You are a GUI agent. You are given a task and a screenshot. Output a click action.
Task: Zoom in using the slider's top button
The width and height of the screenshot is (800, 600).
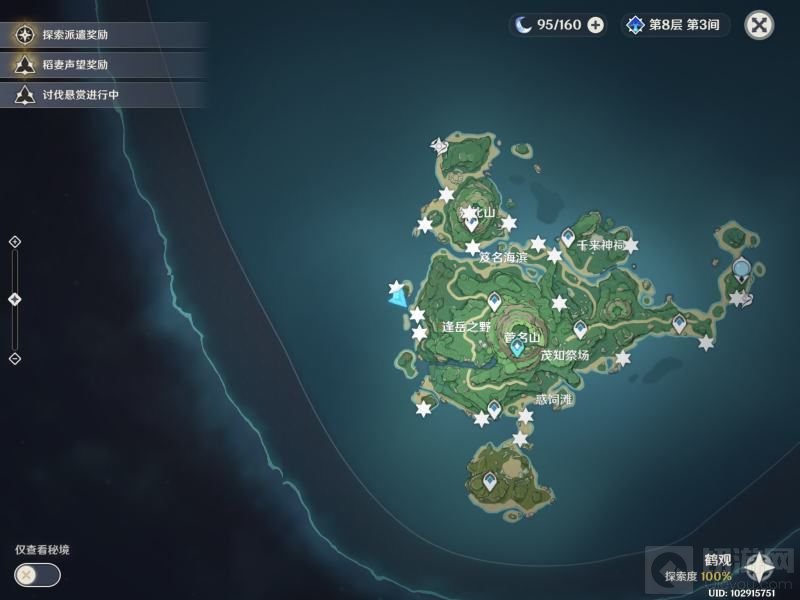point(14,241)
